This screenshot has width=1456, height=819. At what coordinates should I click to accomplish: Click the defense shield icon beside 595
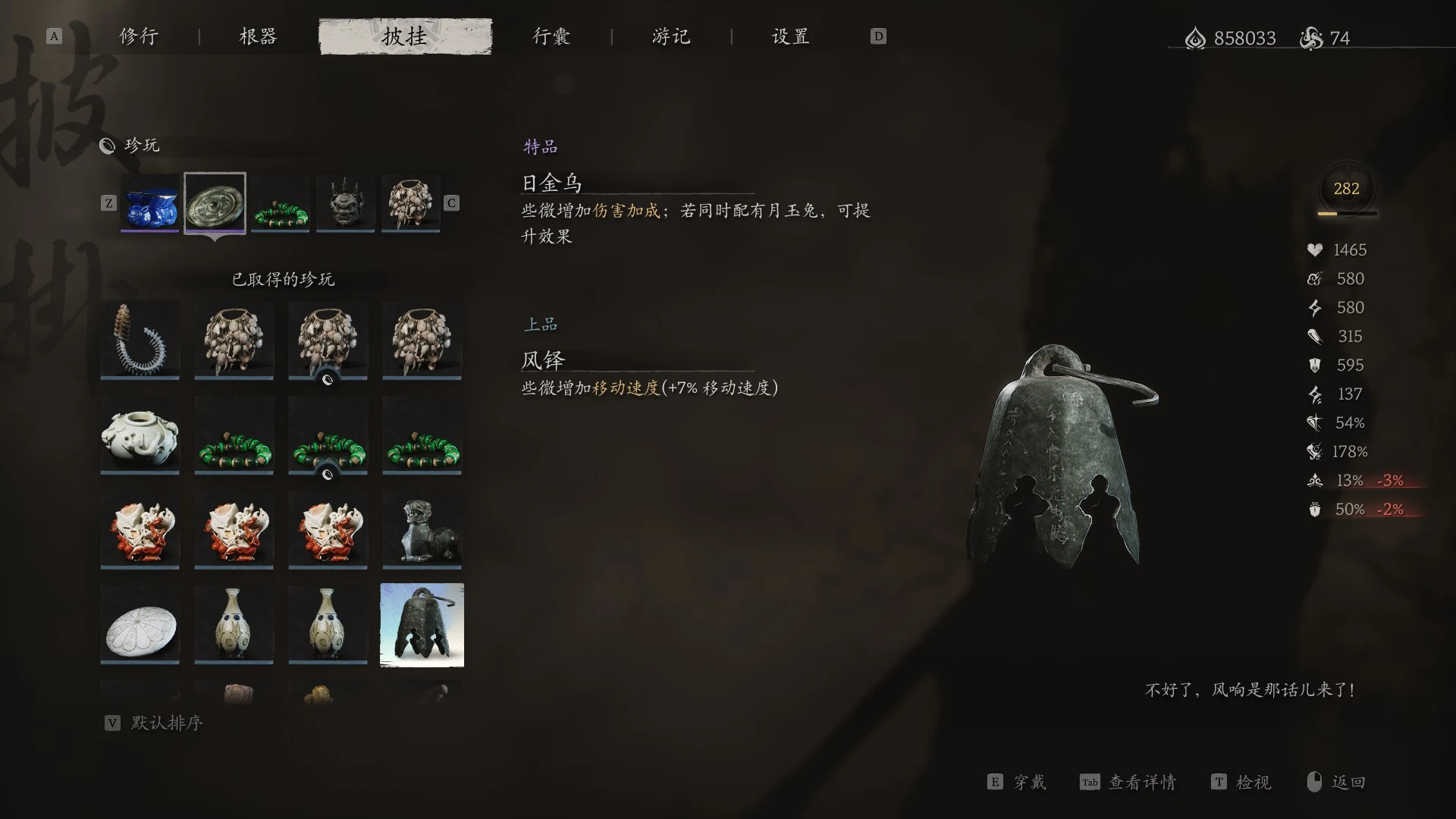pyautogui.click(x=1316, y=365)
